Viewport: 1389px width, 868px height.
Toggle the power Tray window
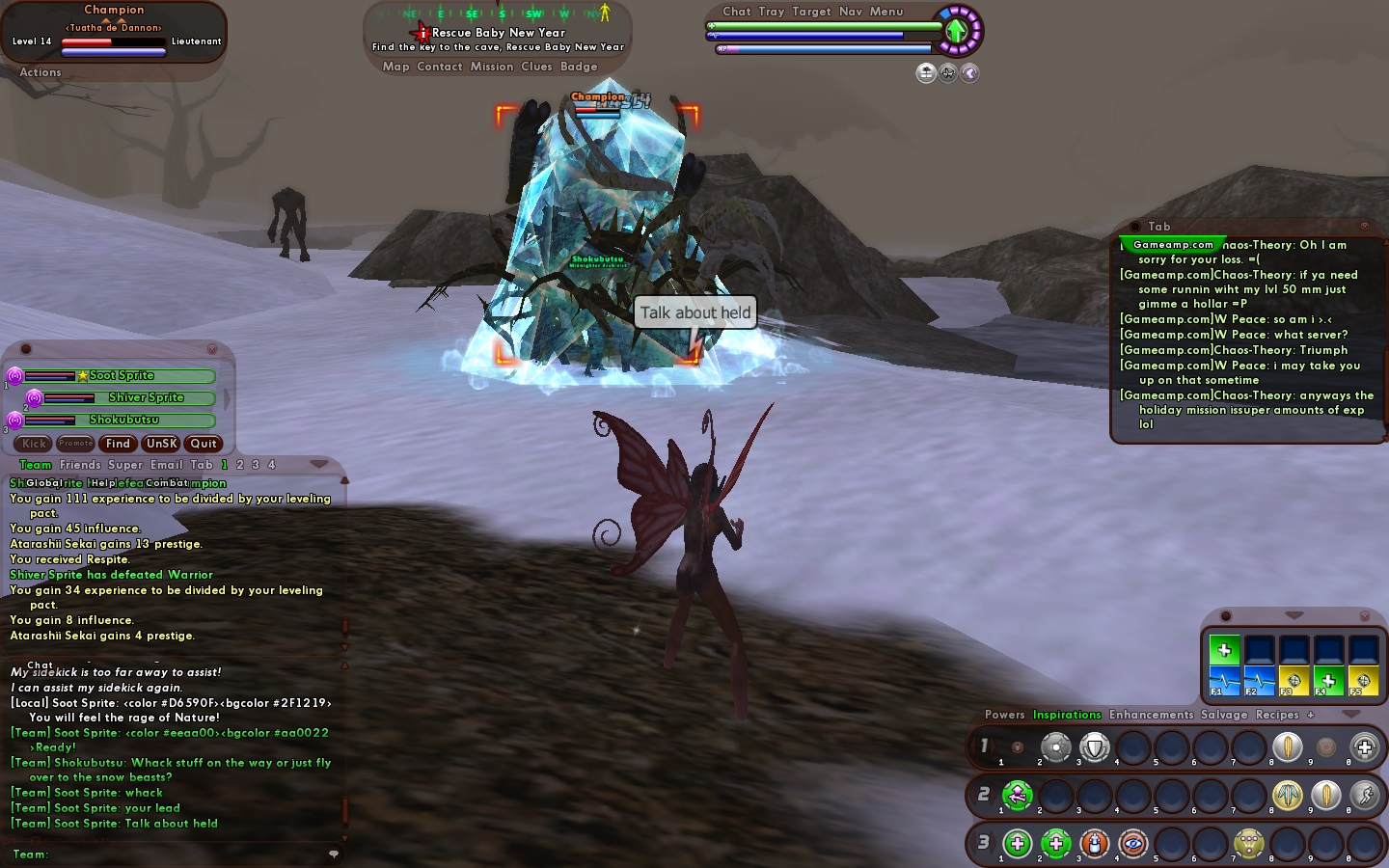(772, 12)
